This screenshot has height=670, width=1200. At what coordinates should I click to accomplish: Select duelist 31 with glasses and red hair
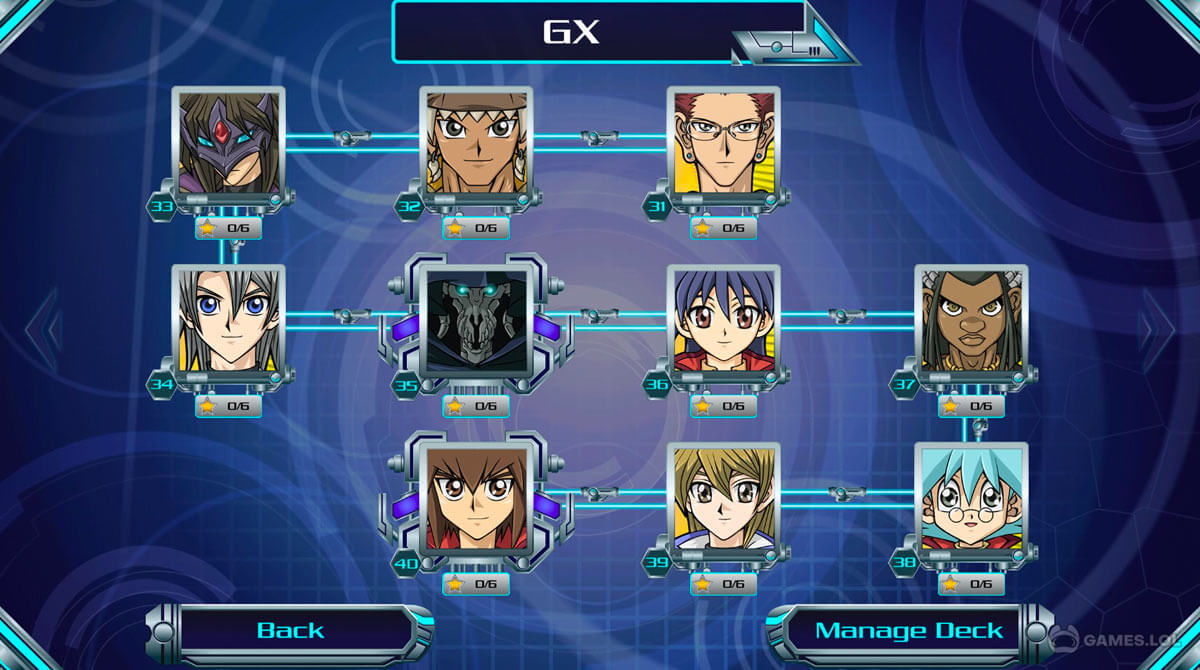tap(724, 143)
